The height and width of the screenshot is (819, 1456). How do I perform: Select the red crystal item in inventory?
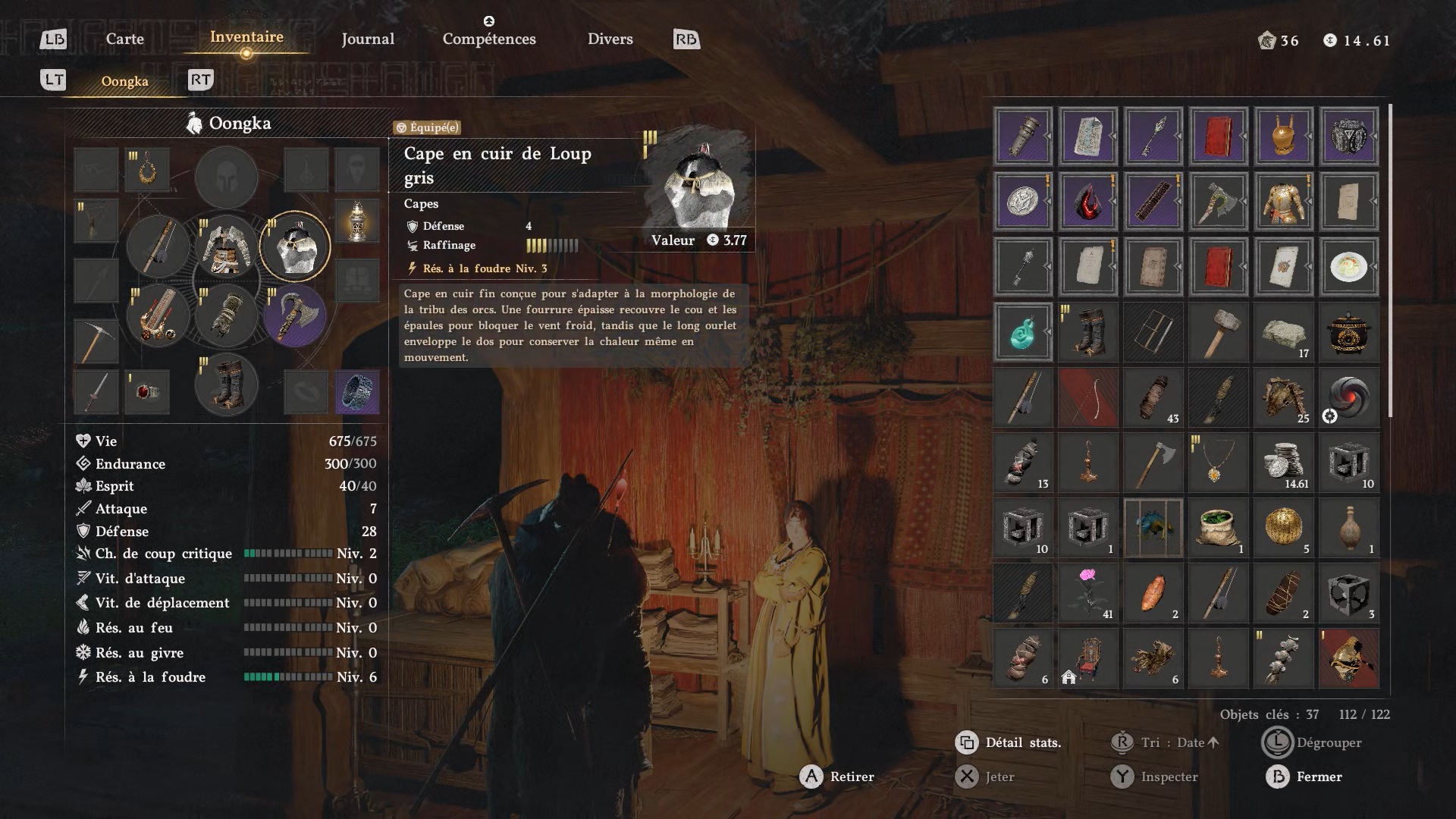pos(1088,201)
